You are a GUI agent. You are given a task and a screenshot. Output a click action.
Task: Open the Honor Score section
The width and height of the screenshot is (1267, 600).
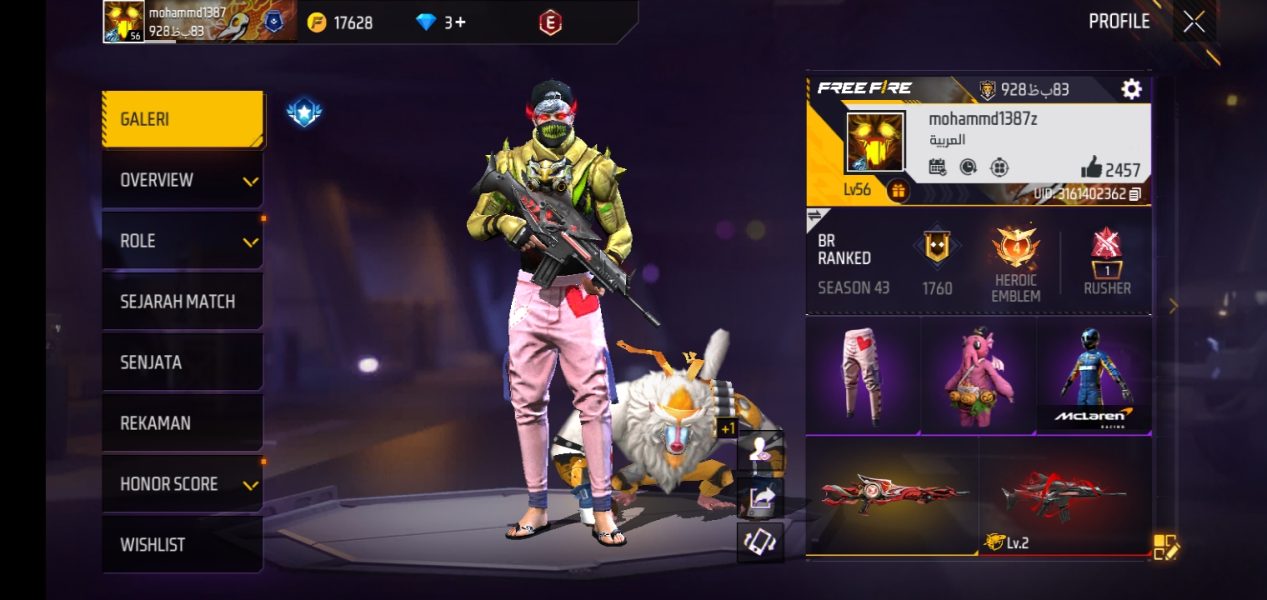pyautogui.click(x=183, y=484)
